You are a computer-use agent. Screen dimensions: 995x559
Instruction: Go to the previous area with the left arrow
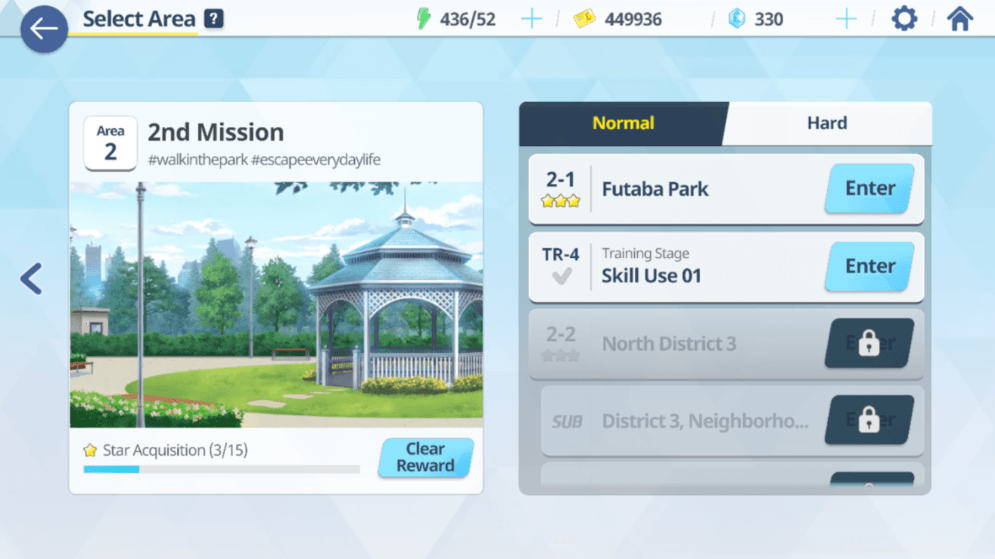31,278
